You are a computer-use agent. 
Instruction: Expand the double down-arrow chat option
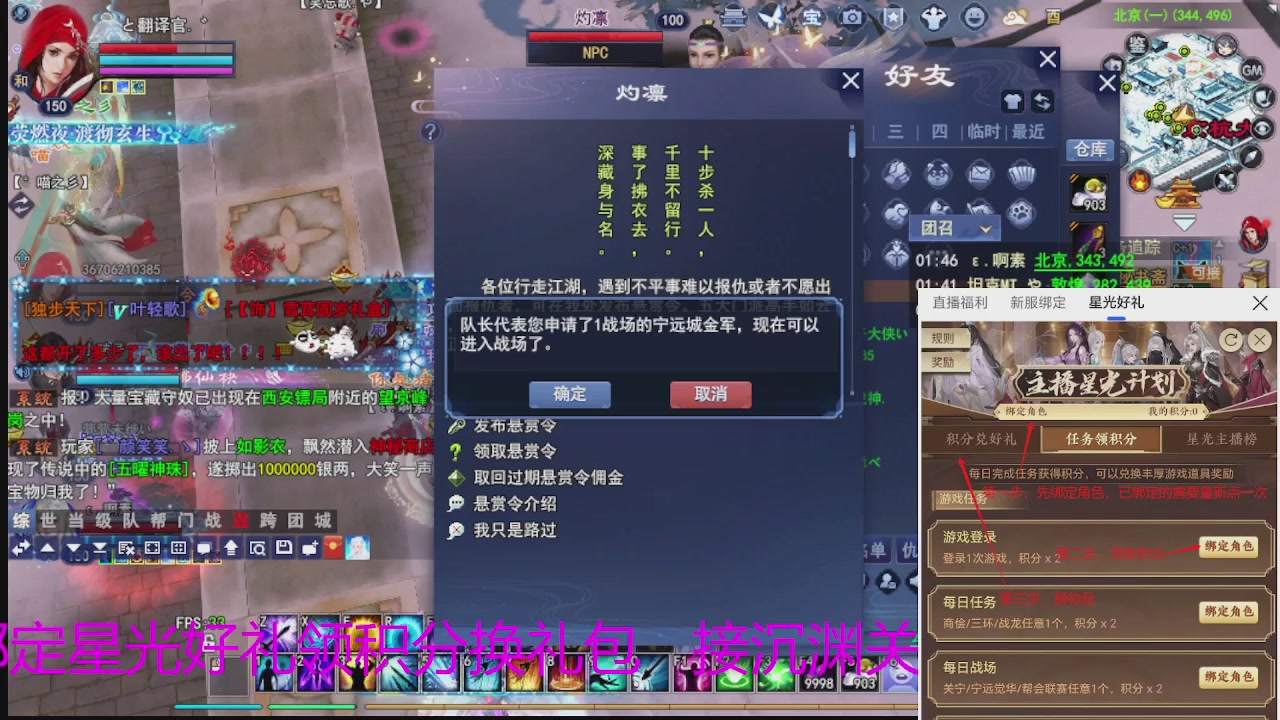[100, 548]
